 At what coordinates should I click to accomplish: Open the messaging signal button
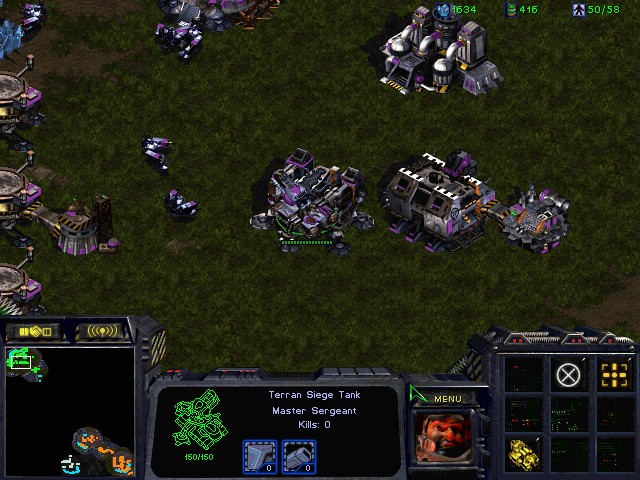103,331
